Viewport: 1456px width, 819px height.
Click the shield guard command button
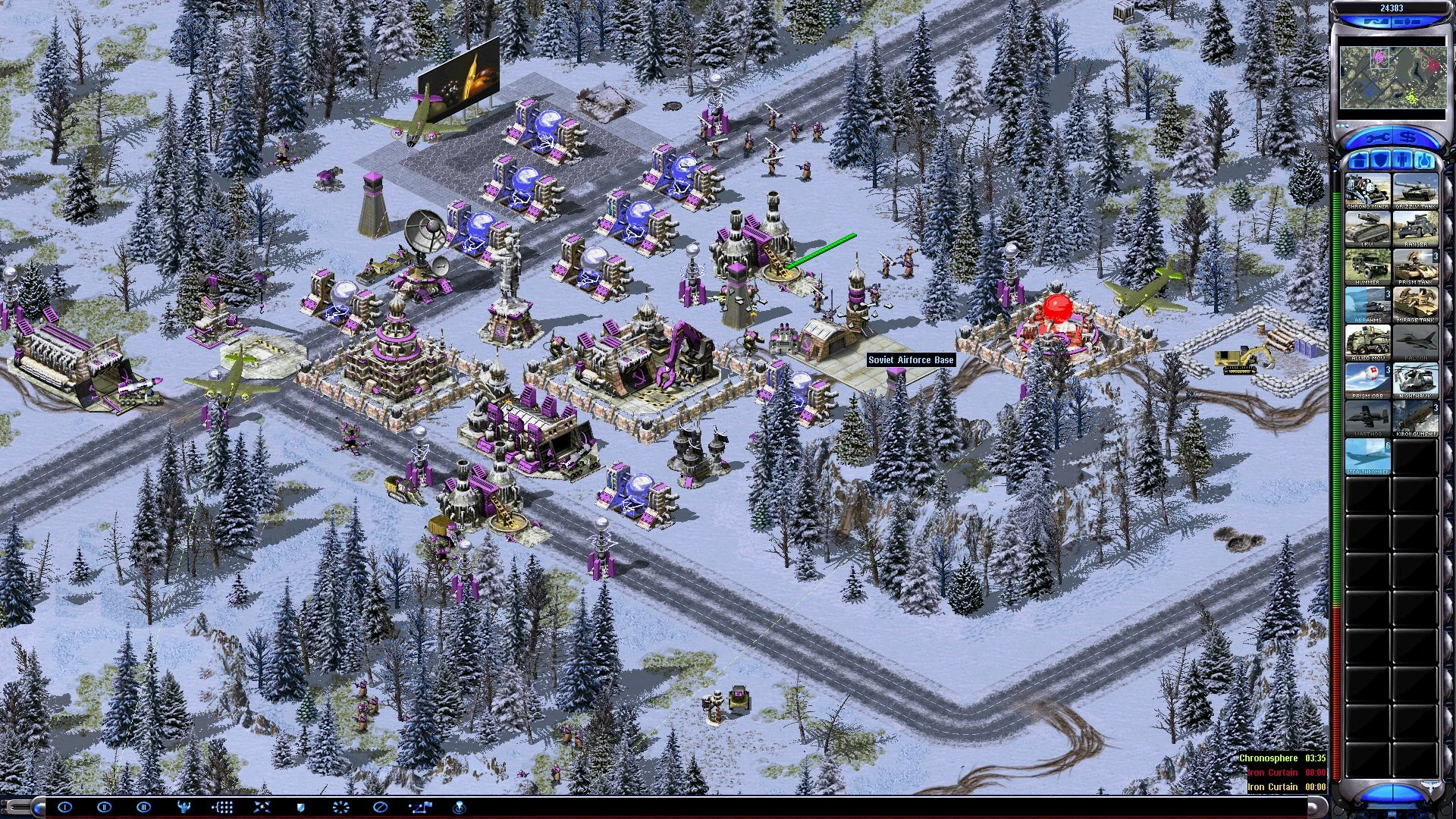[x=300, y=807]
